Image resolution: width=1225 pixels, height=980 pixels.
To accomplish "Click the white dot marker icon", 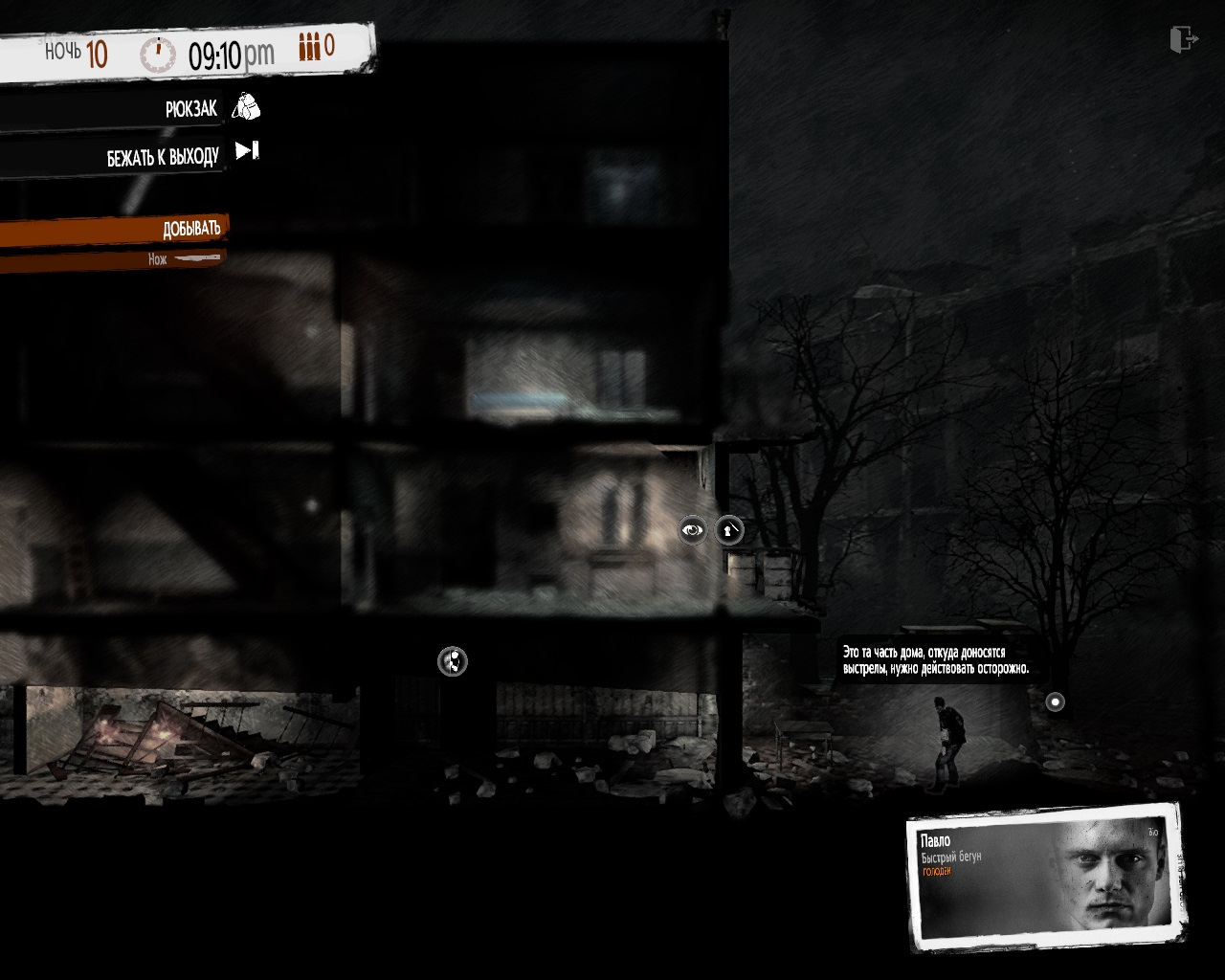I will pos(1055,702).
